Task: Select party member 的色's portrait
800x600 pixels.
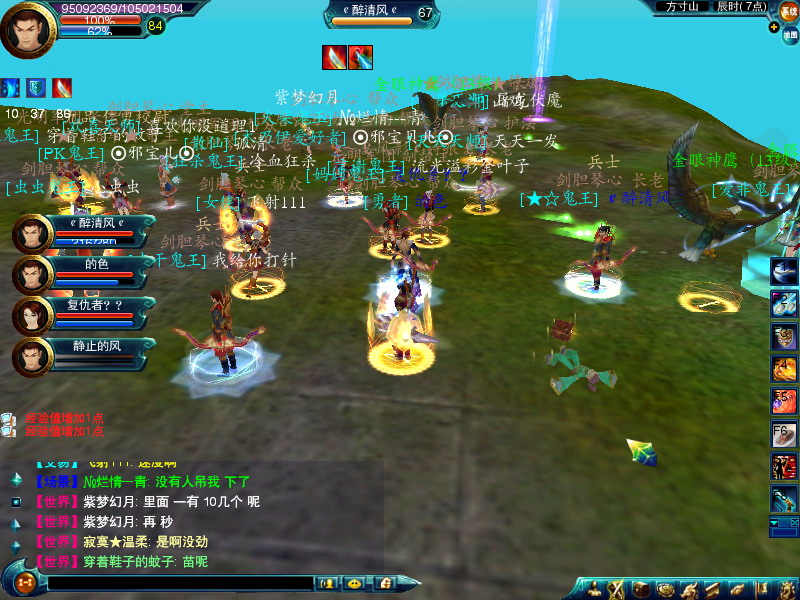Action: 32,275
